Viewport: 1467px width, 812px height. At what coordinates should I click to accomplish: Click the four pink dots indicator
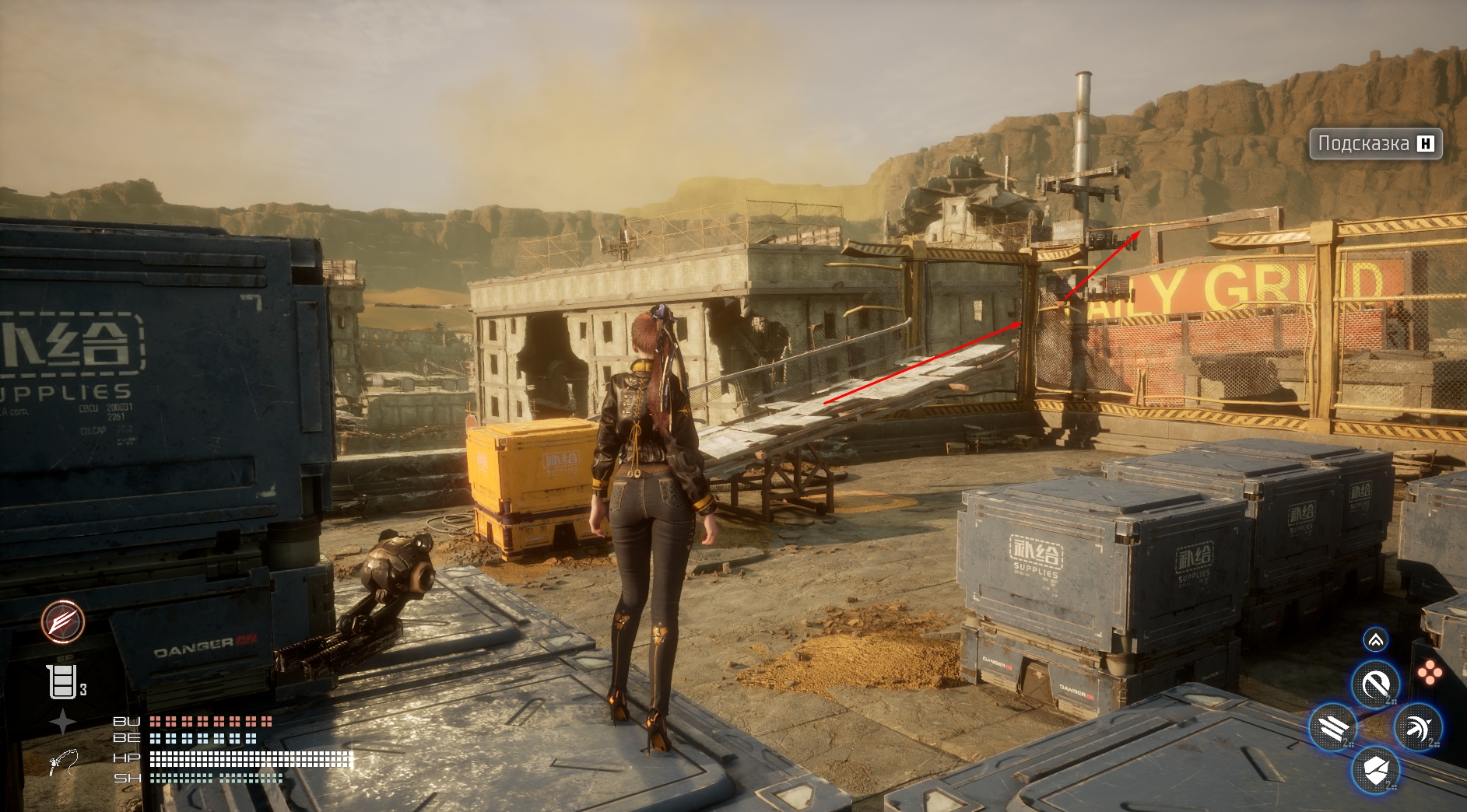pyautogui.click(x=1429, y=673)
